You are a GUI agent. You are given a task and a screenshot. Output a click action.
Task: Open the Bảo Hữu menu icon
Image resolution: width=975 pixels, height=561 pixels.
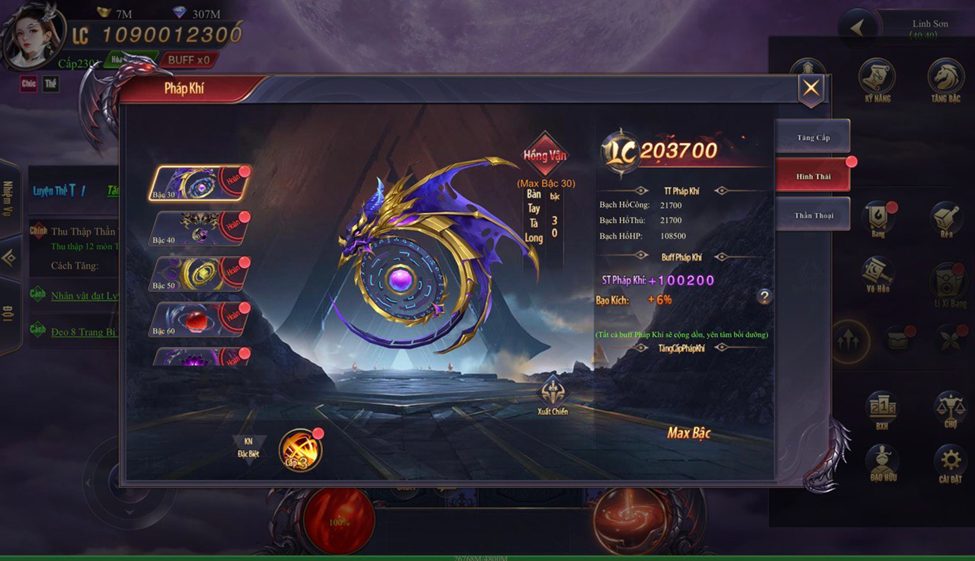pos(881,464)
